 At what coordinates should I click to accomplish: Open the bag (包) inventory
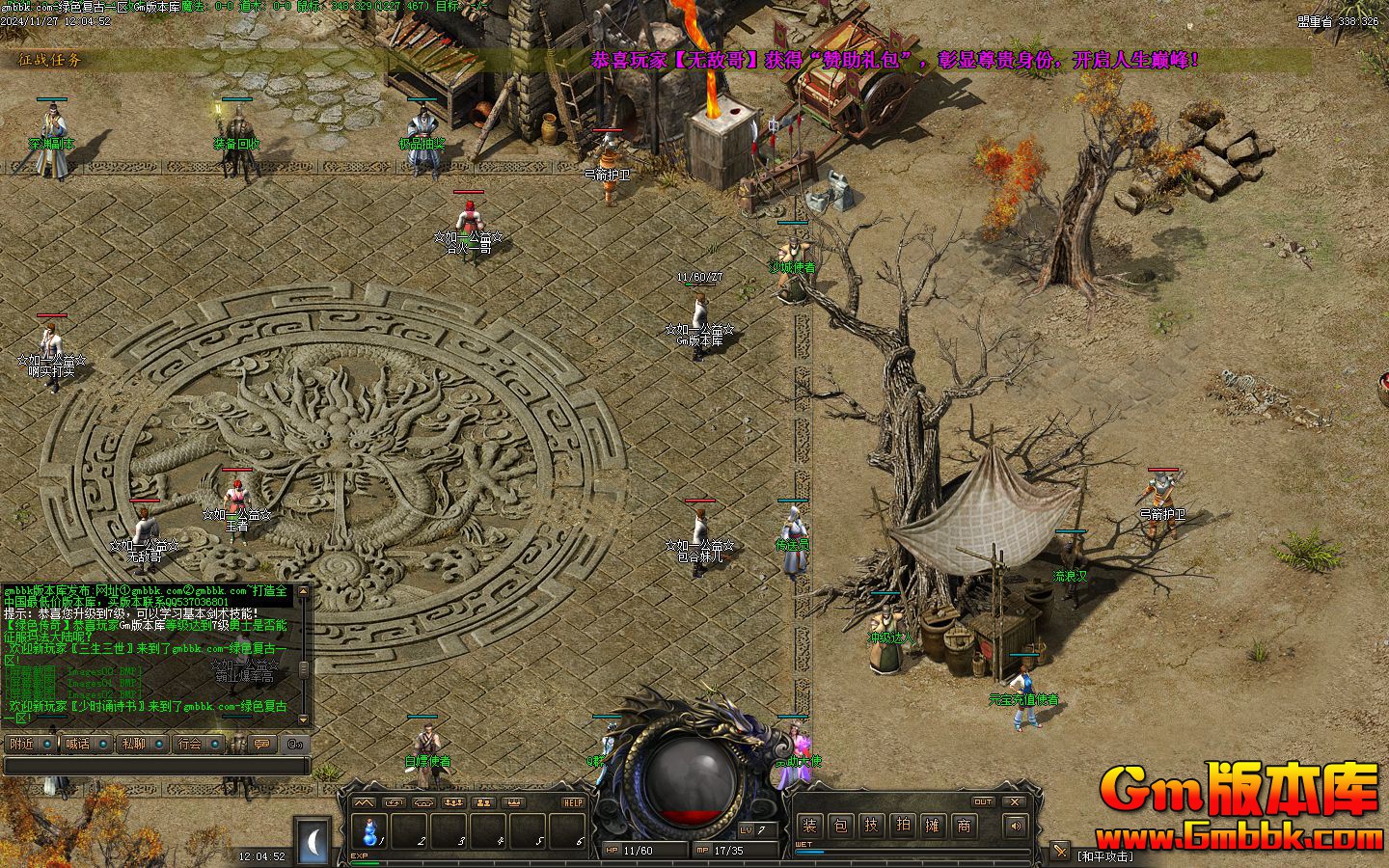pyautogui.click(x=841, y=826)
